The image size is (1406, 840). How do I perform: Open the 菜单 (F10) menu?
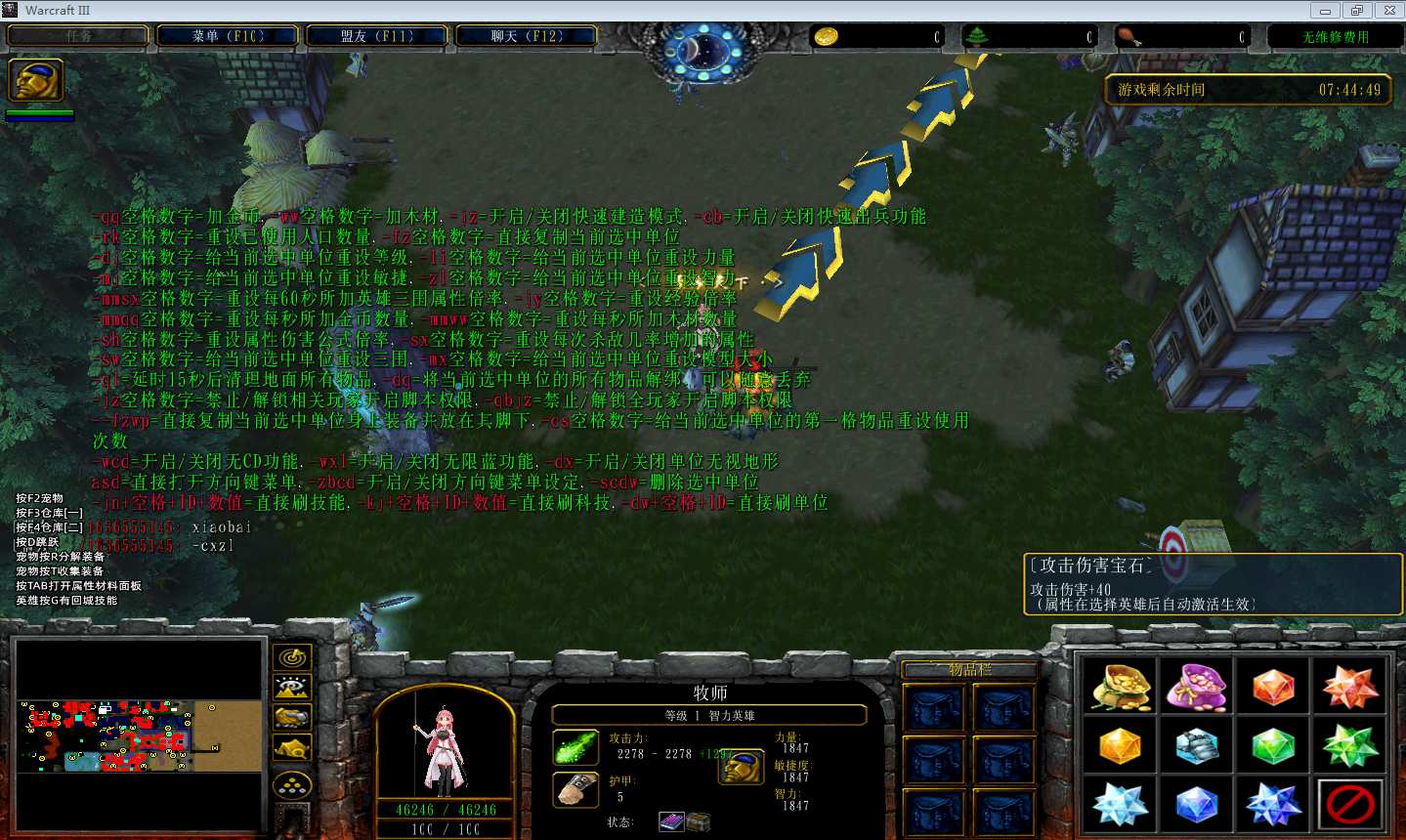[x=229, y=36]
